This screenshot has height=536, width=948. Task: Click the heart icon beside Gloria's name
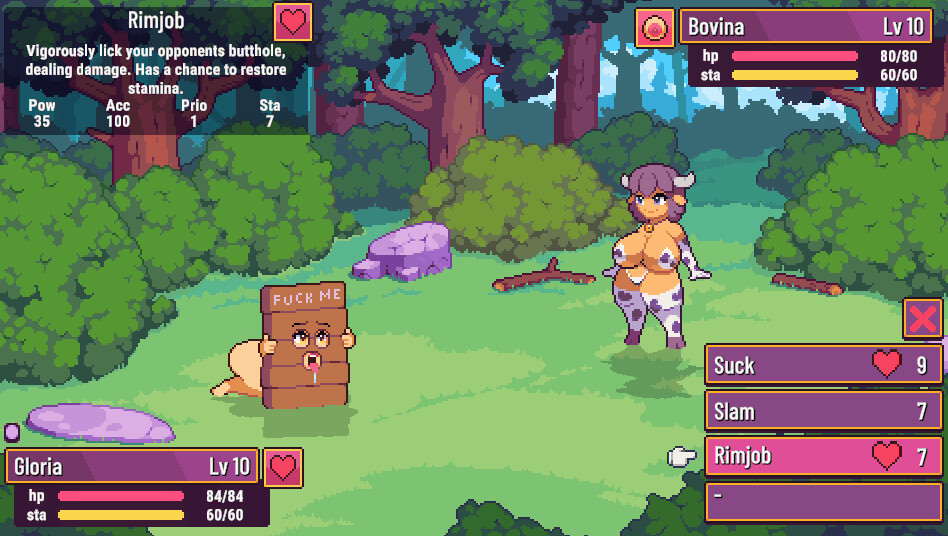284,467
